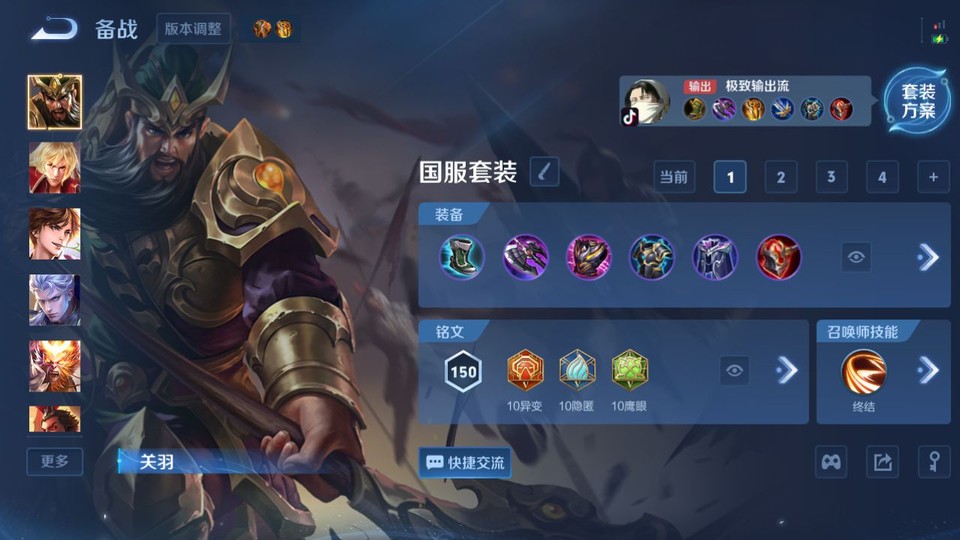Select loadout slot 4
This screenshot has height=540, width=960.
click(x=881, y=178)
